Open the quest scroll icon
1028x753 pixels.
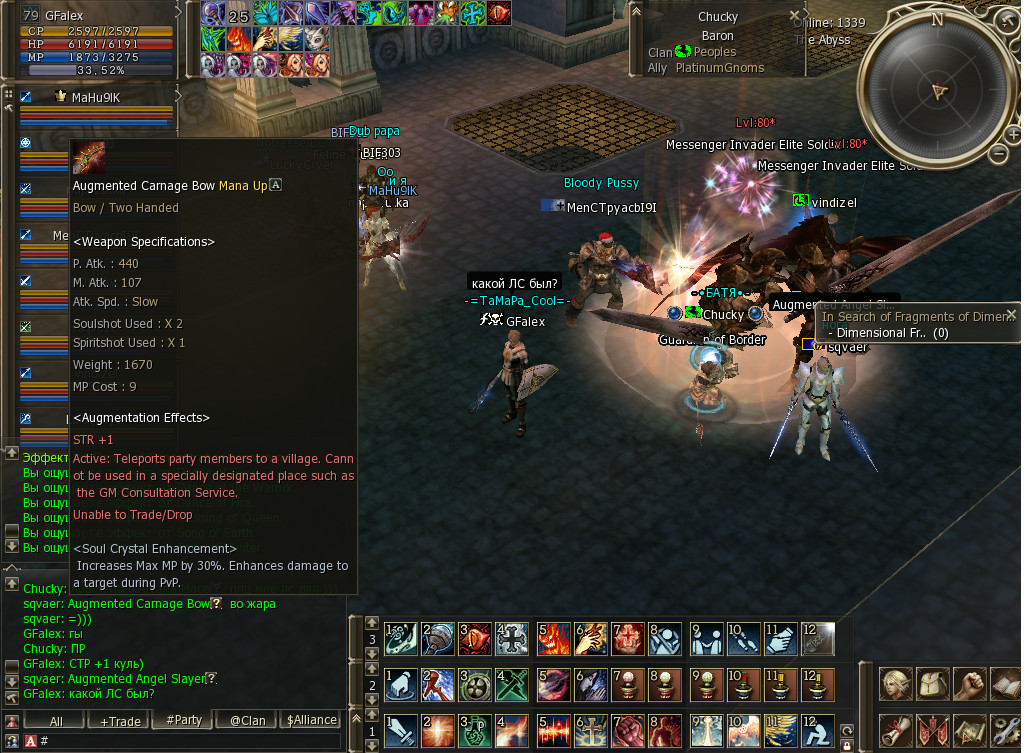point(896,731)
